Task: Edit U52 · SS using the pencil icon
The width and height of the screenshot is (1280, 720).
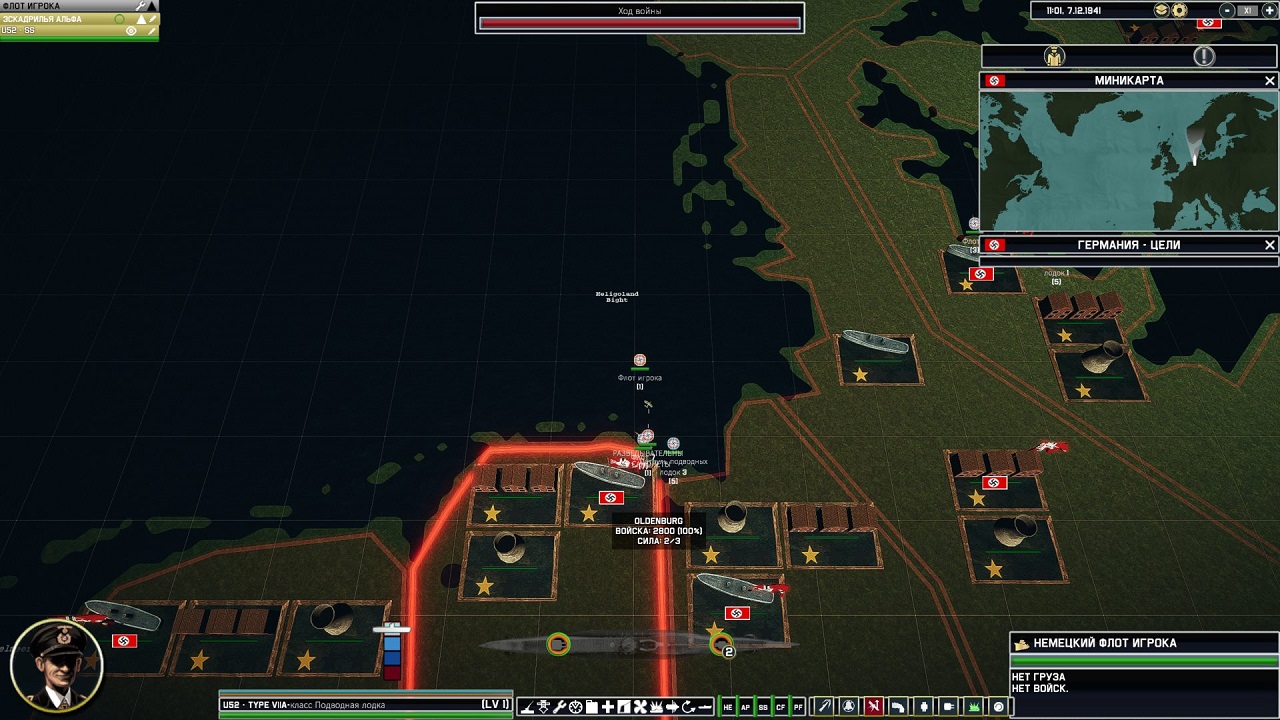Action: point(151,29)
